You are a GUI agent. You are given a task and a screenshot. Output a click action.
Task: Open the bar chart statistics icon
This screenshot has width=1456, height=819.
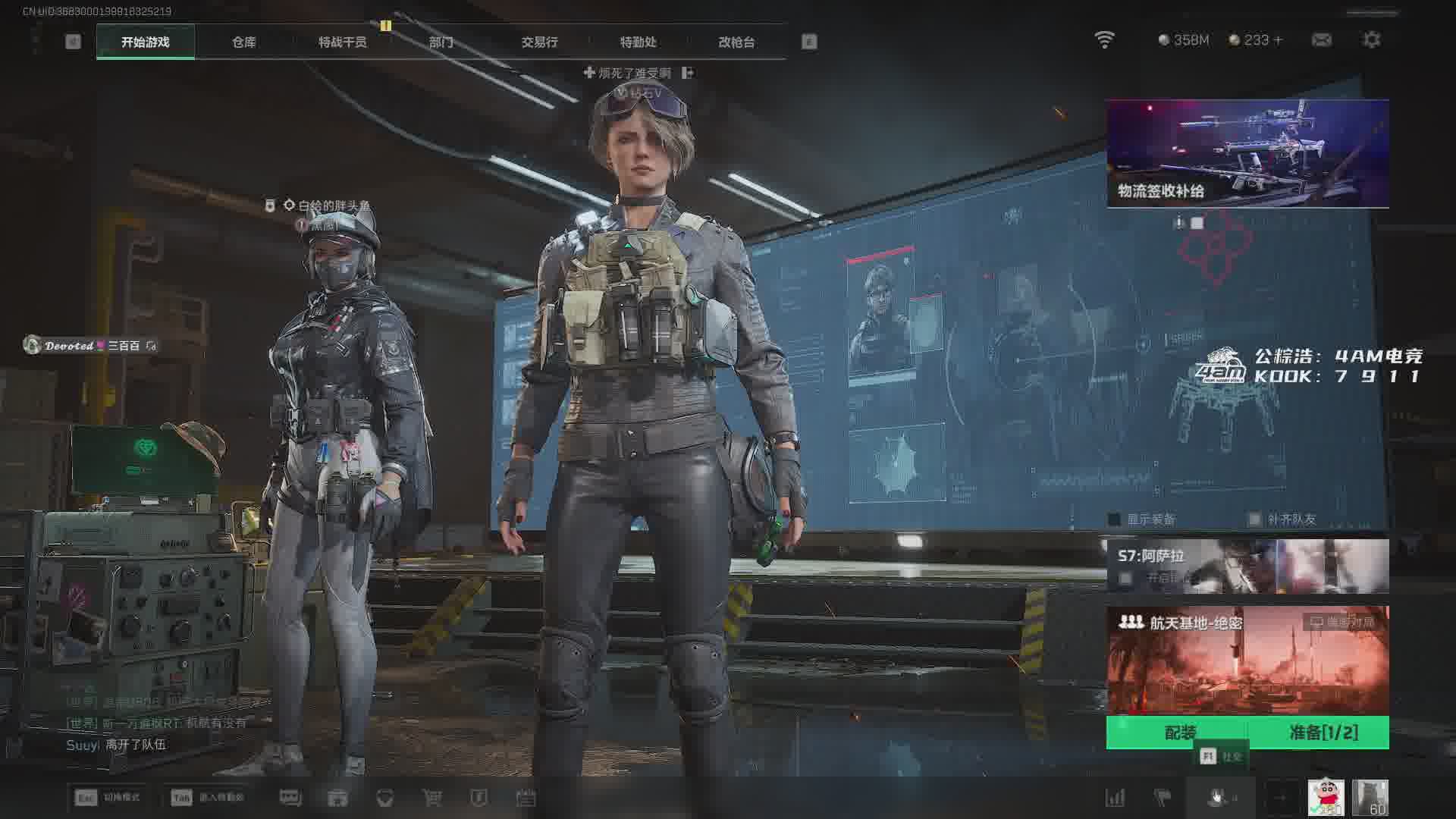pyautogui.click(x=1115, y=798)
